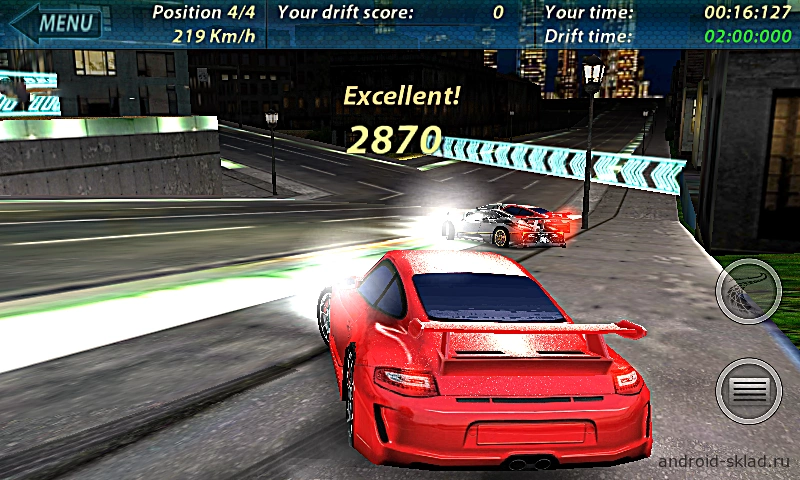Tap the tire-tracks drift button

pyautogui.click(x=749, y=289)
